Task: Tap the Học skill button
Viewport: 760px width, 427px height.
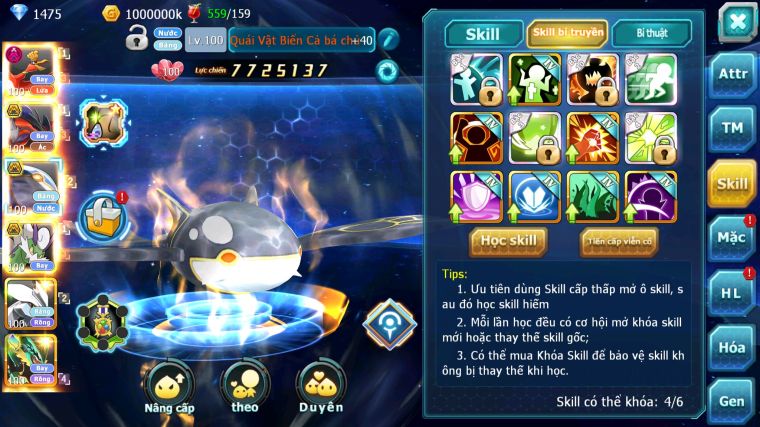Action: 509,241
